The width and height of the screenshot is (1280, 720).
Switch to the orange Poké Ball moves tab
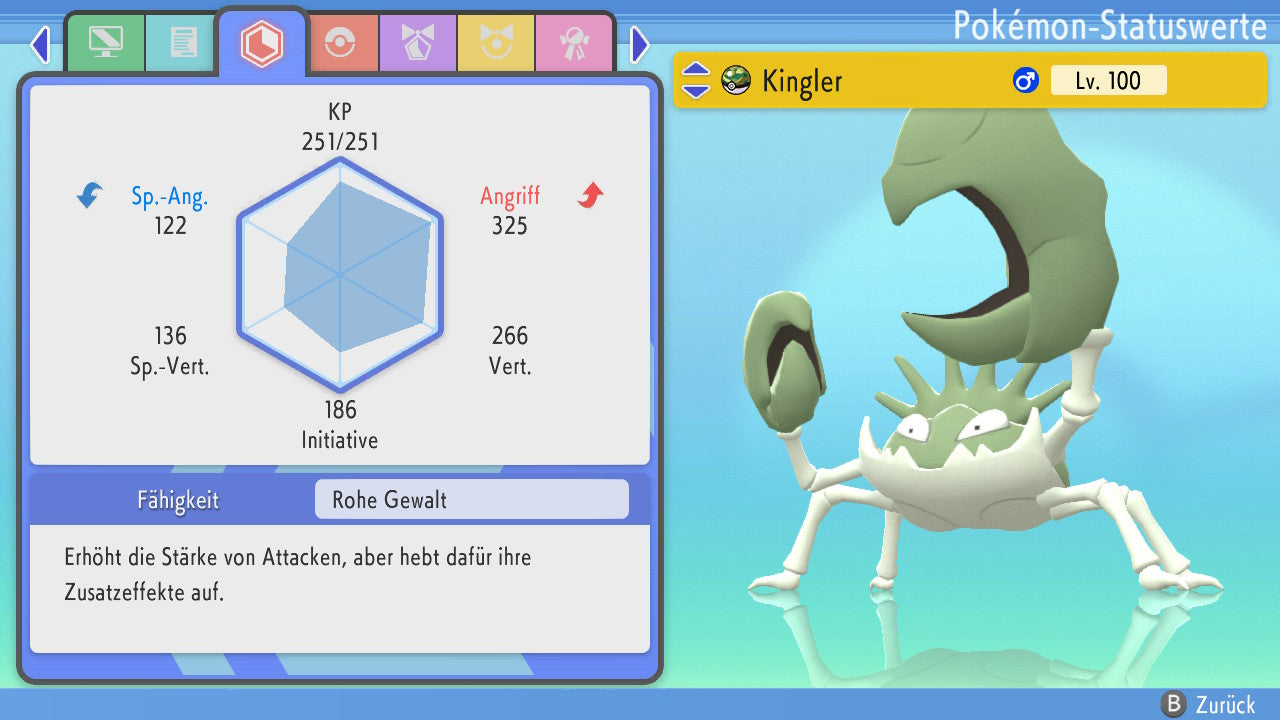[x=340, y=43]
